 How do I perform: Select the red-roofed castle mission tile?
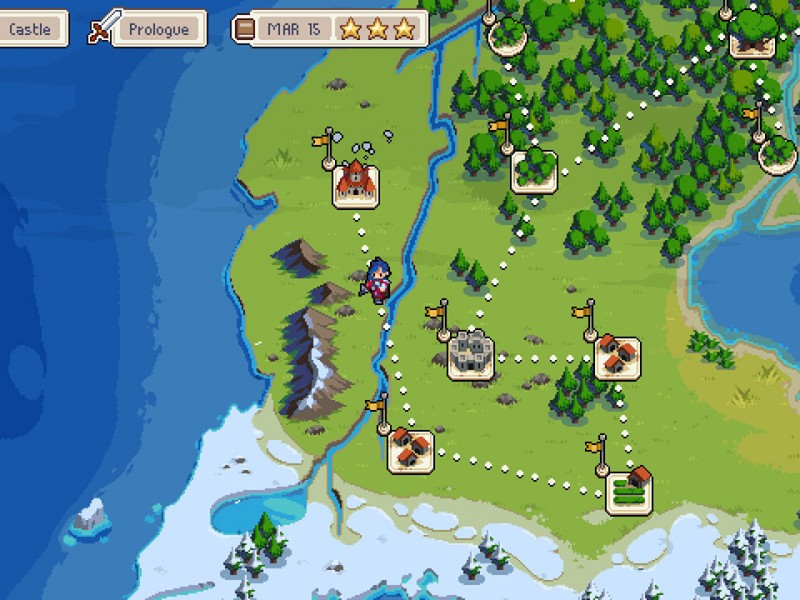(355, 183)
